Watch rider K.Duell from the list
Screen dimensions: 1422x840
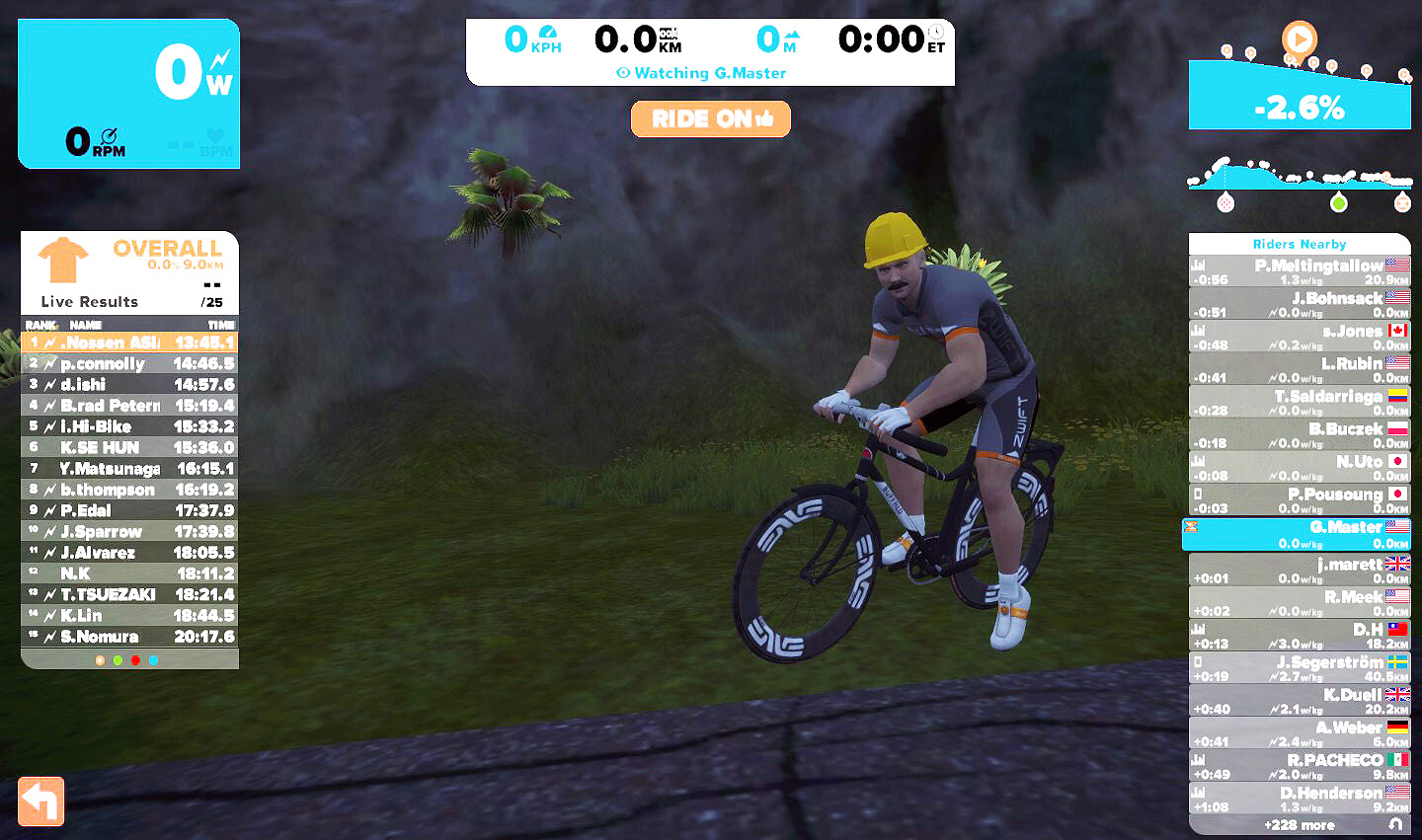pyautogui.click(x=1300, y=701)
